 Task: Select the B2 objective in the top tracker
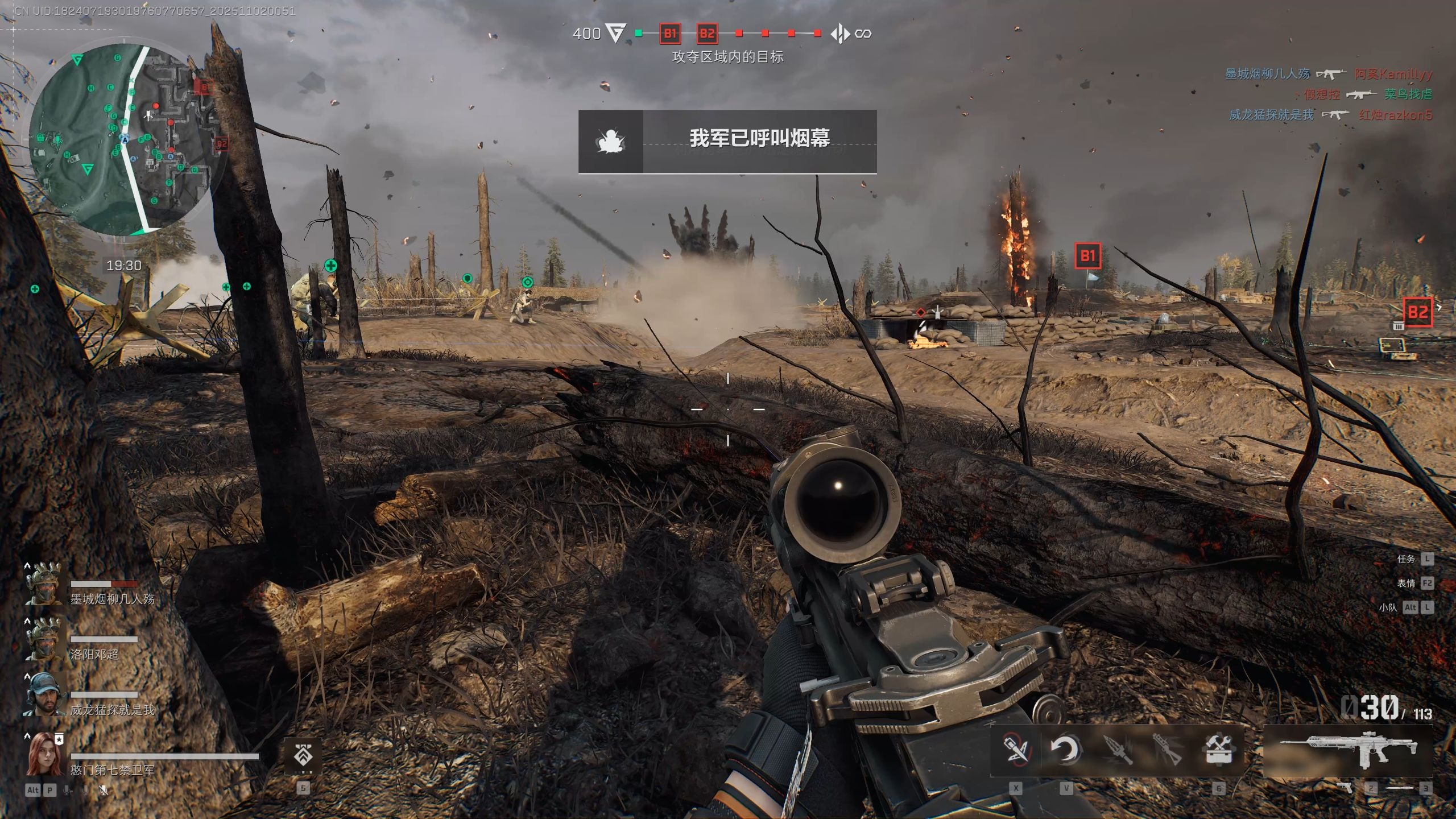pyautogui.click(x=707, y=34)
